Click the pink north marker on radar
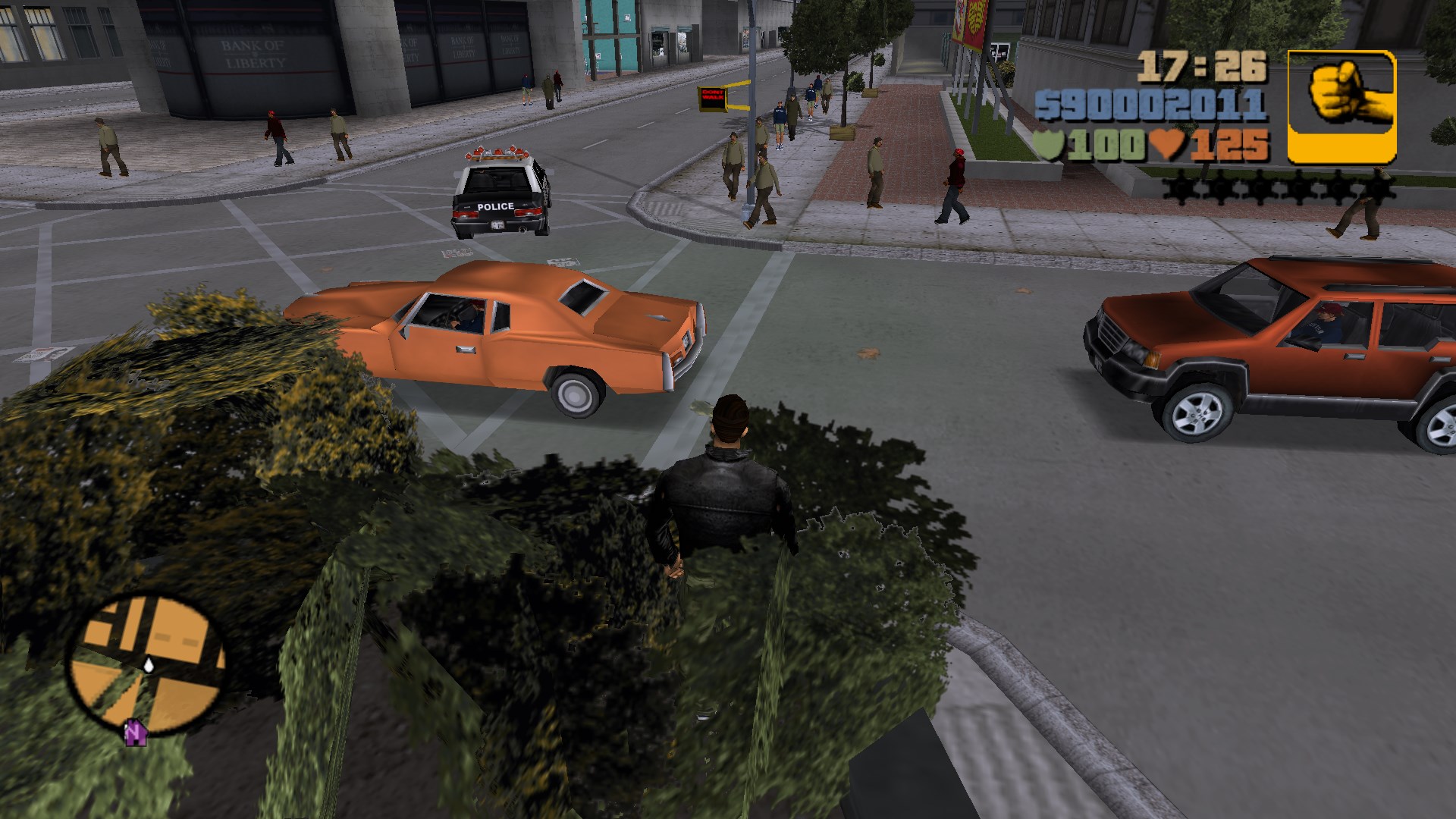 135,733
